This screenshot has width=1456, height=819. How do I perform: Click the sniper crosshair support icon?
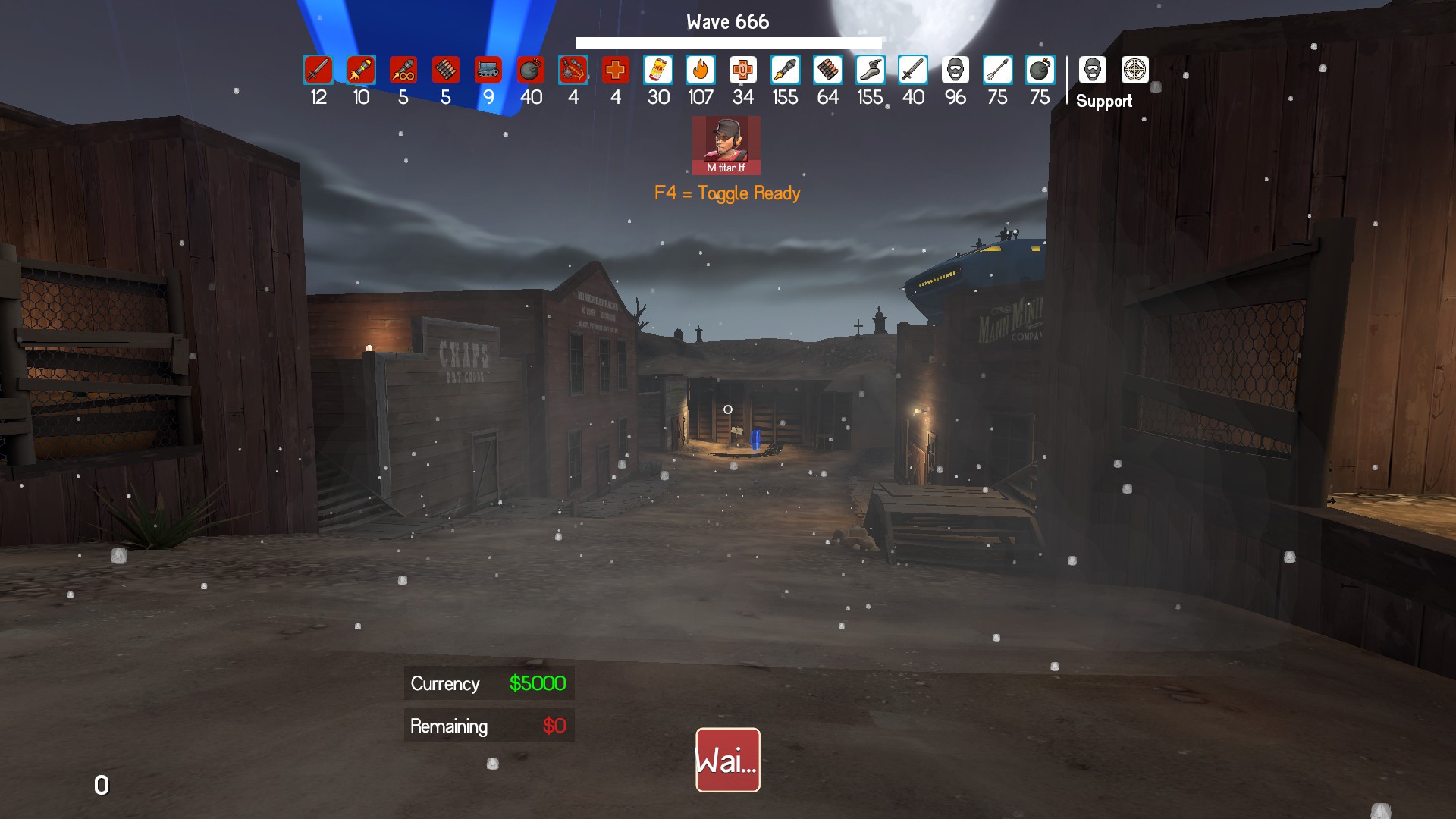[x=1135, y=70]
